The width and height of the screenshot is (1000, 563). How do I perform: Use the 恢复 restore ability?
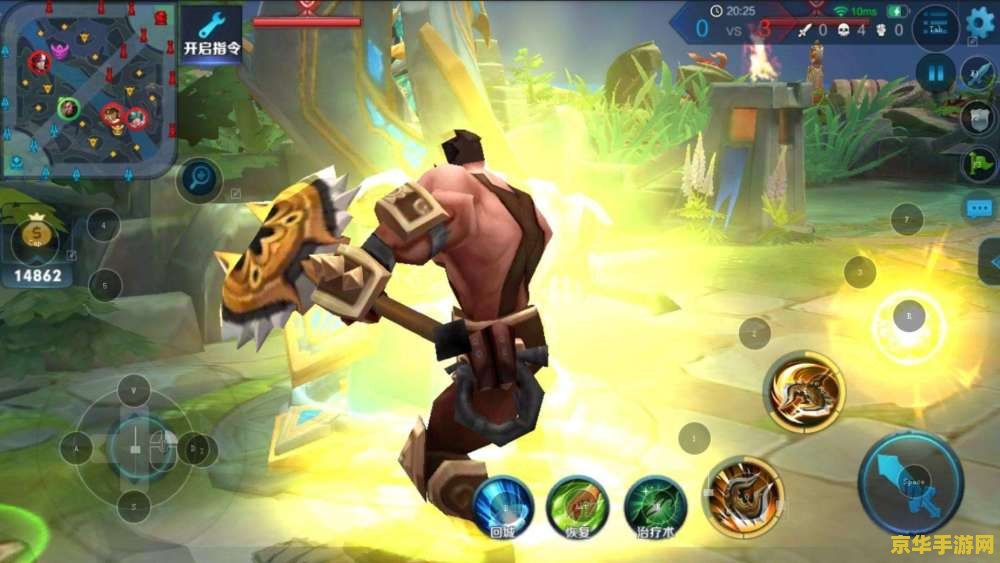pyautogui.click(x=577, y=505)
